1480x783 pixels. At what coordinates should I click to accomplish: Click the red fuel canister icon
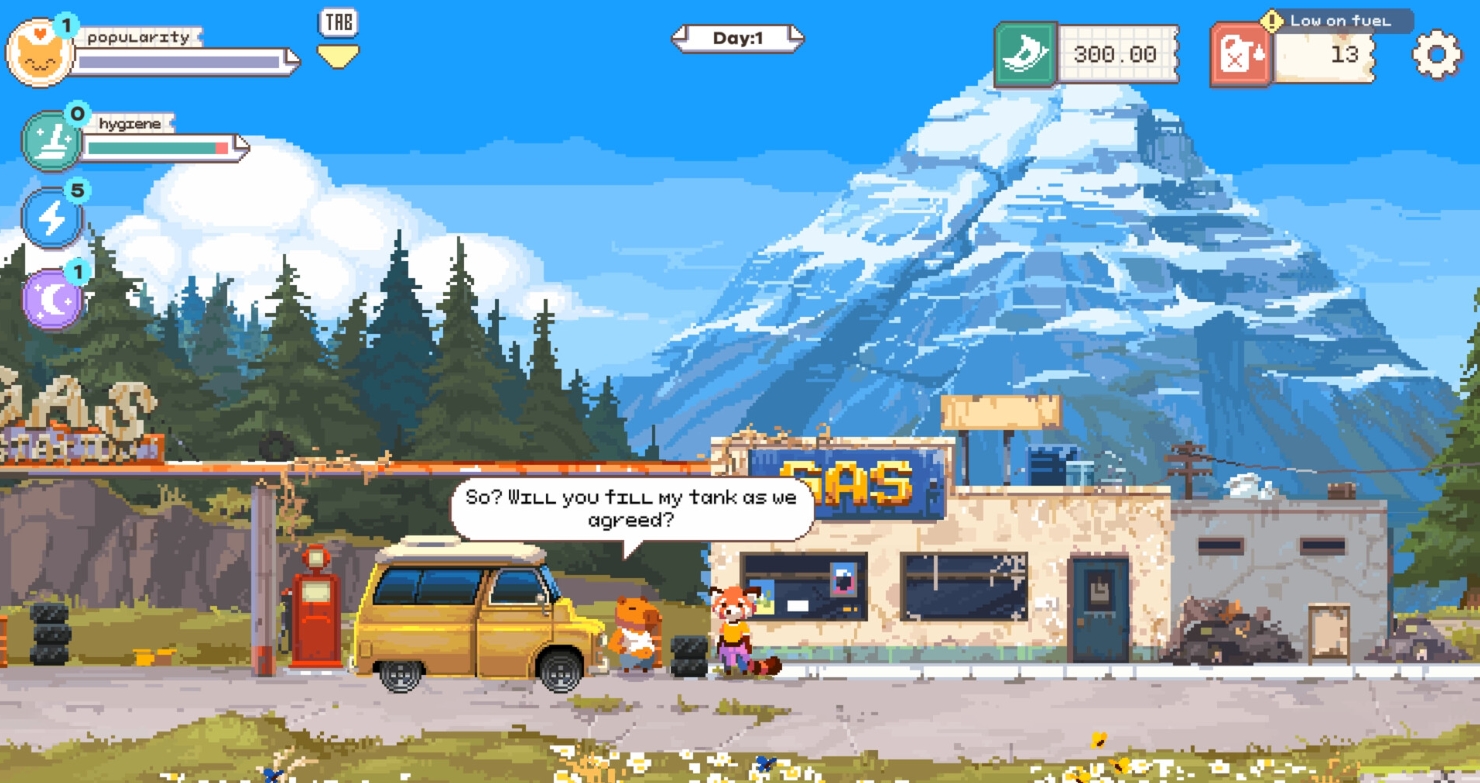click(1240, 54)
